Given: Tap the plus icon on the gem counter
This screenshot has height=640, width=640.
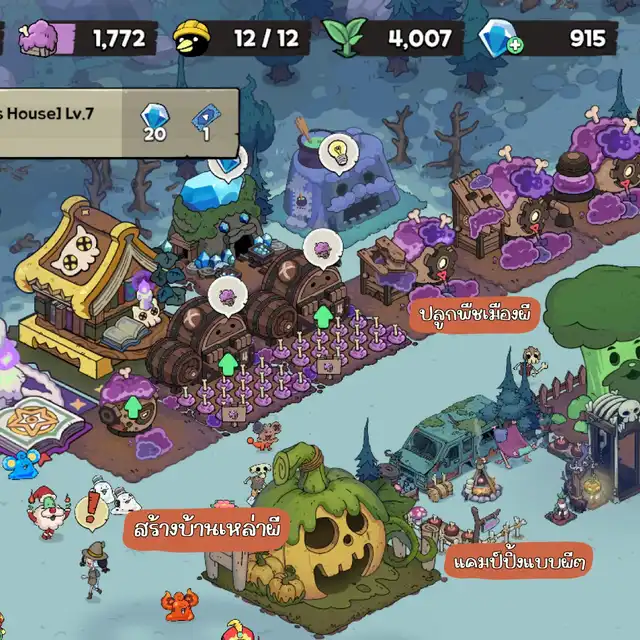Looking at the screenshot, I should click(514, 46).
